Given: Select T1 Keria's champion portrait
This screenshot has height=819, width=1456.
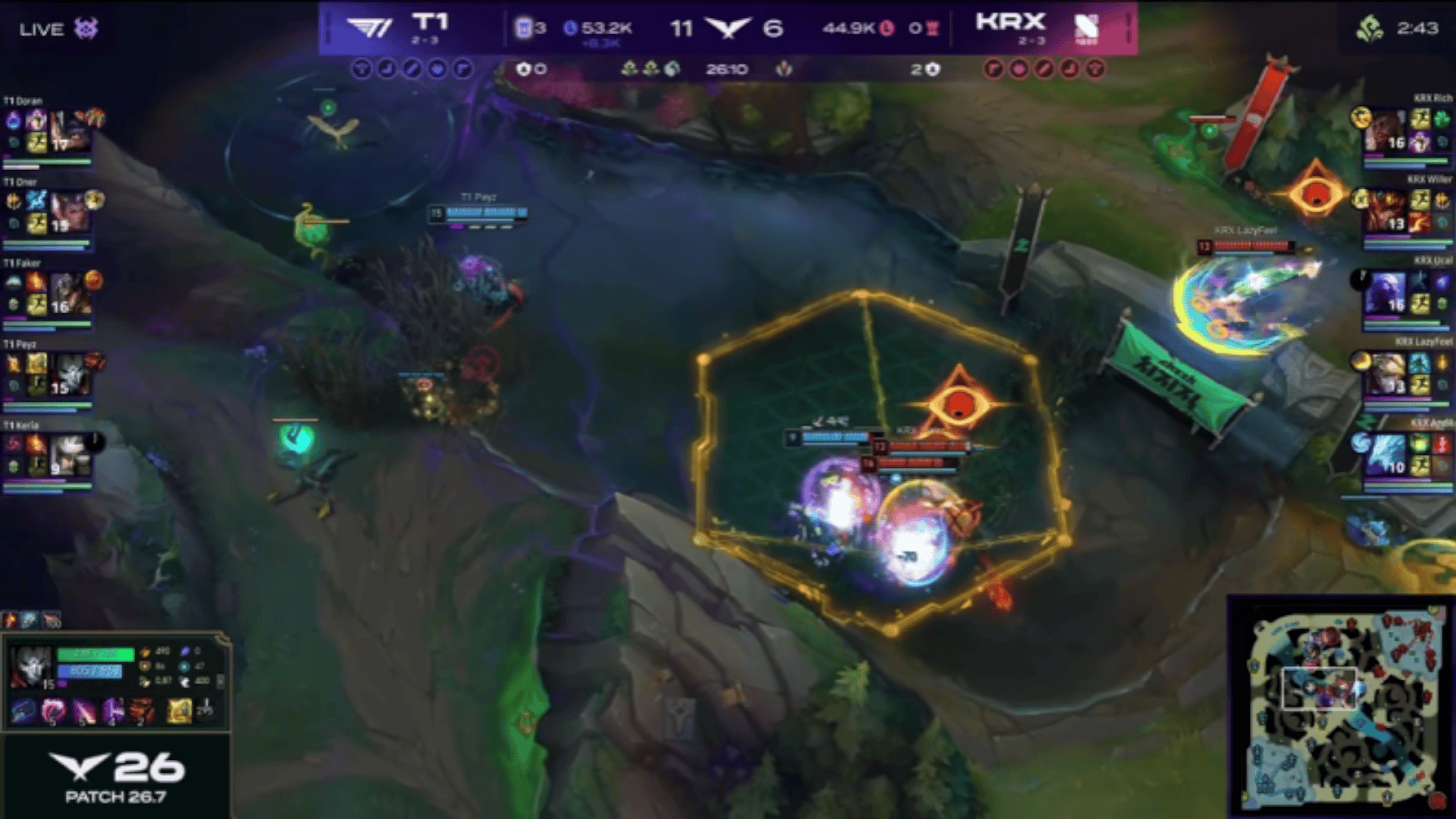Looking at the screenshot, I should click(70, 455).
